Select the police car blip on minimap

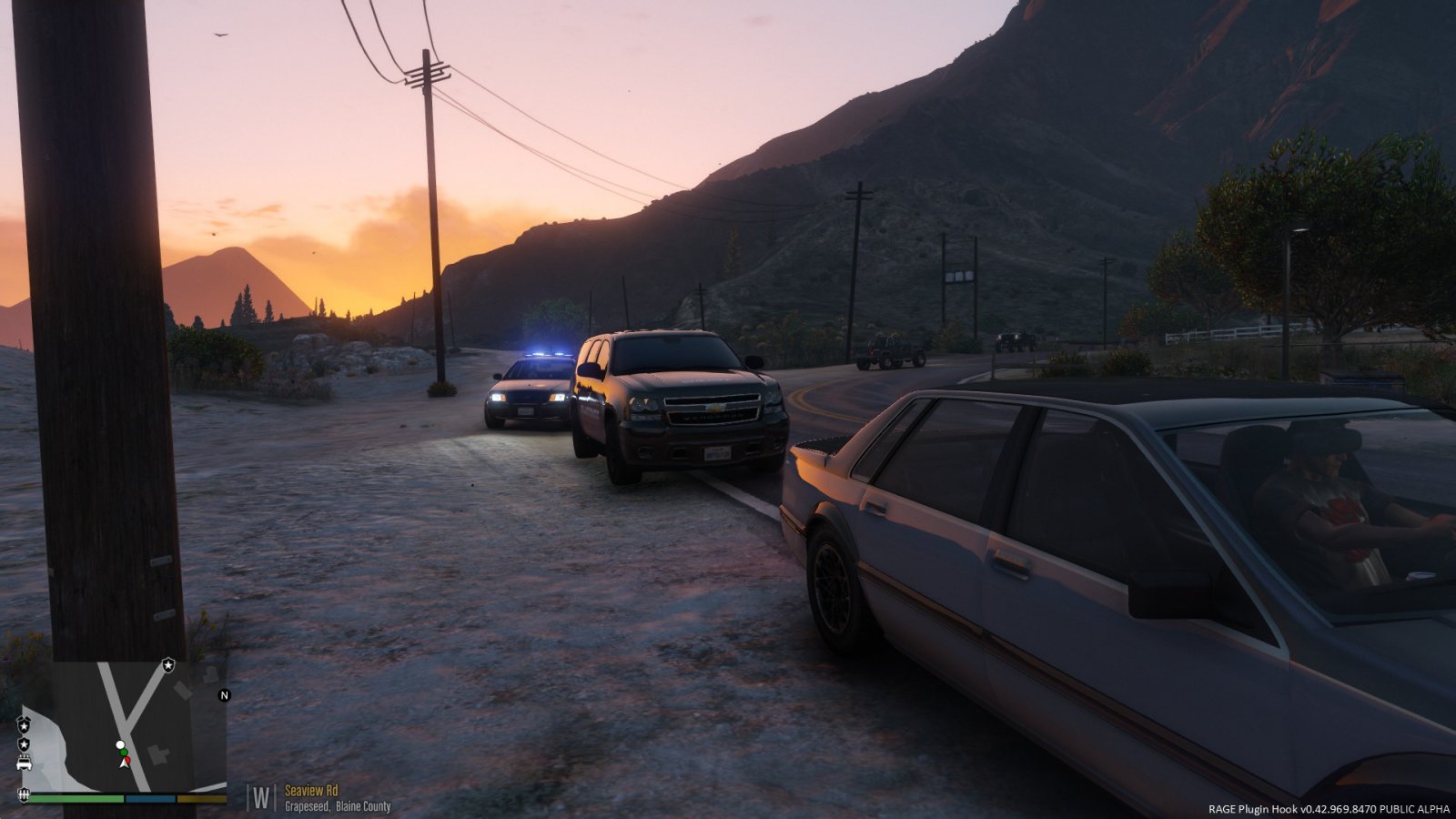point(25,763)
